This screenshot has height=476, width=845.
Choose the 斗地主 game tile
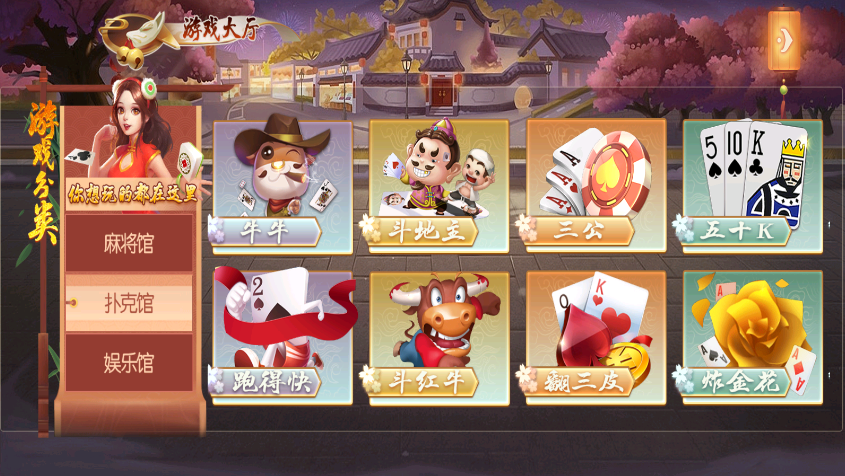[x=438, y=185]
